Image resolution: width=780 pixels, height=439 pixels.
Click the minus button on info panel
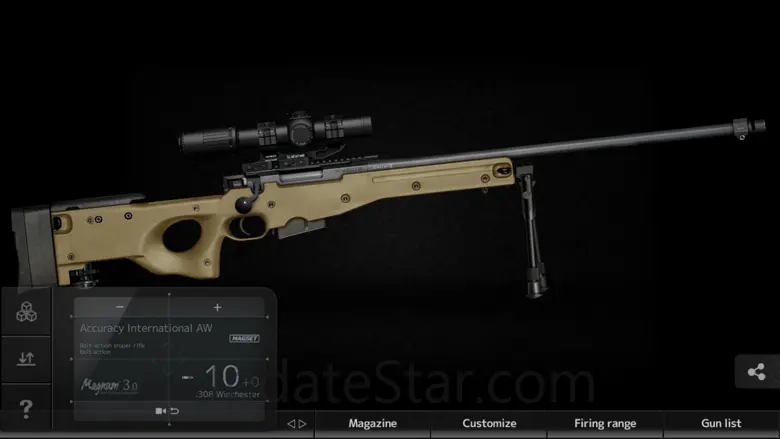[x=120, y=307]
